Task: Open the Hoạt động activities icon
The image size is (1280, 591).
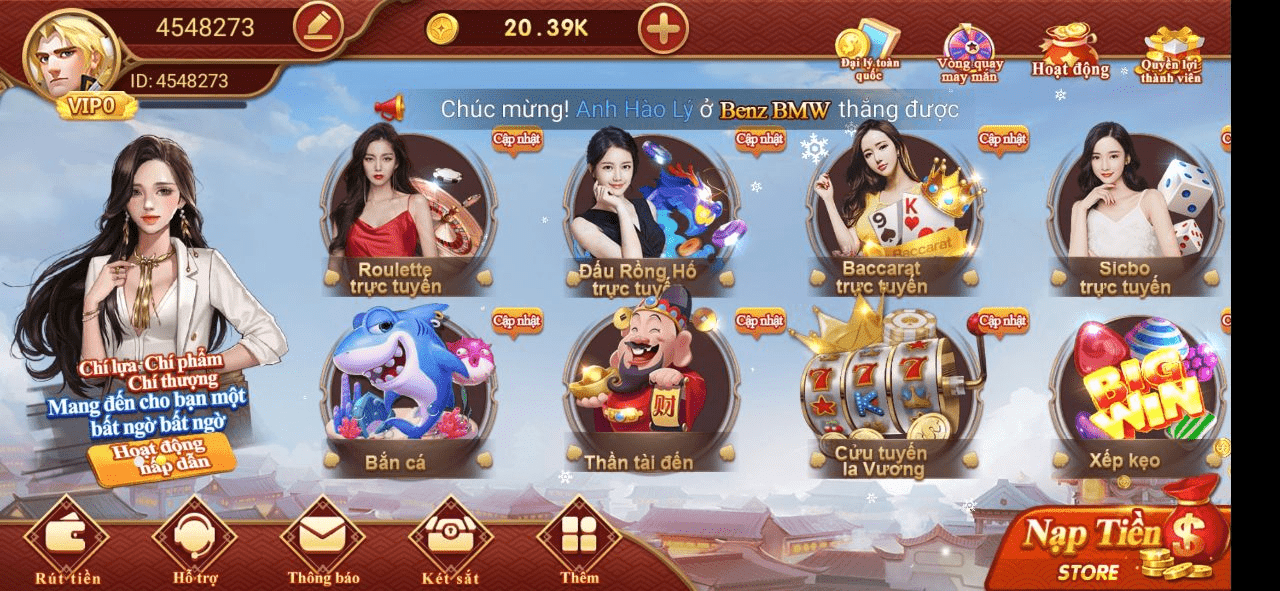Action: pos(1070,52)
